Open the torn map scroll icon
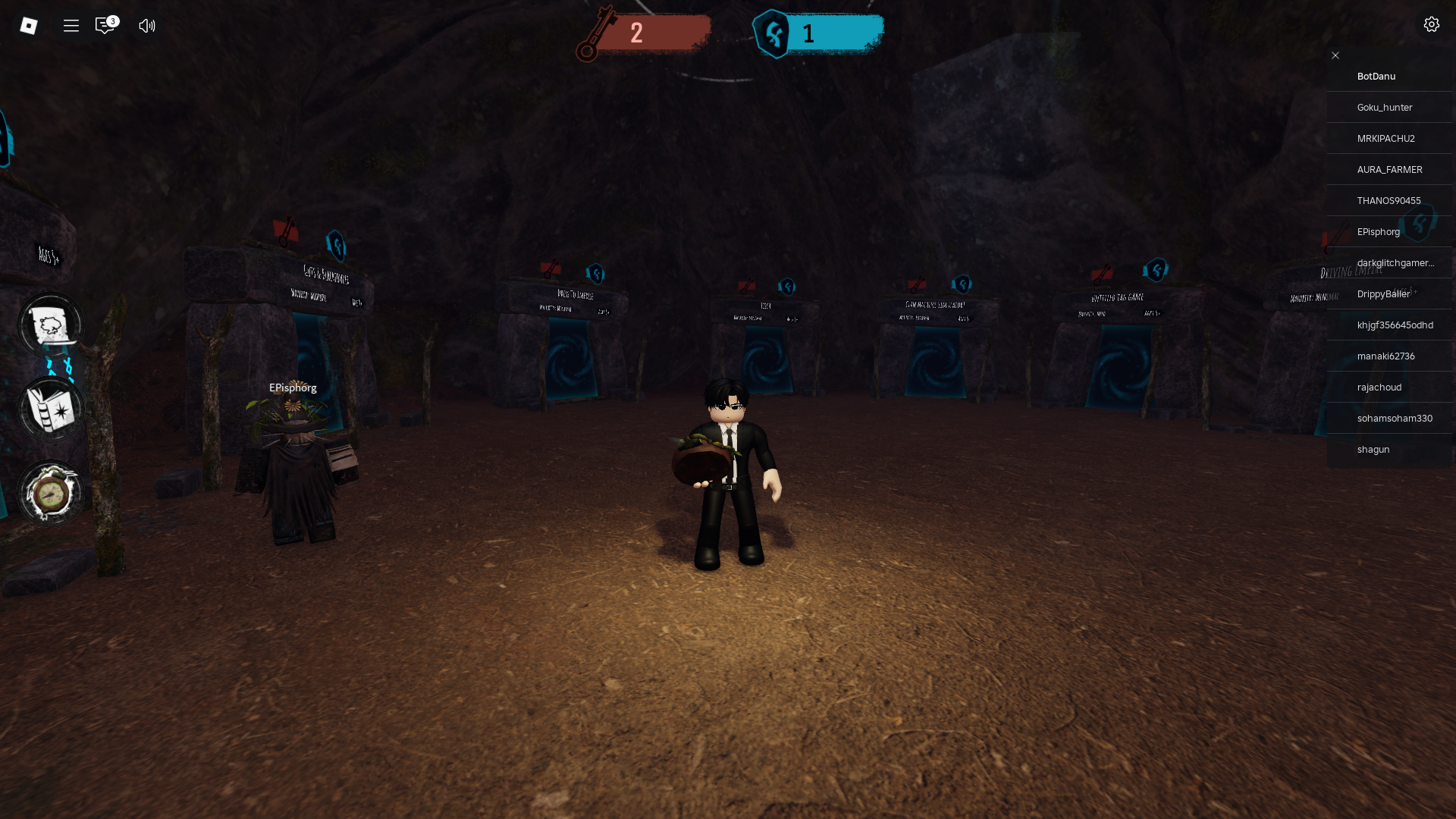The height and width of the screenshot is (819, 1456). tap(51, 325)
